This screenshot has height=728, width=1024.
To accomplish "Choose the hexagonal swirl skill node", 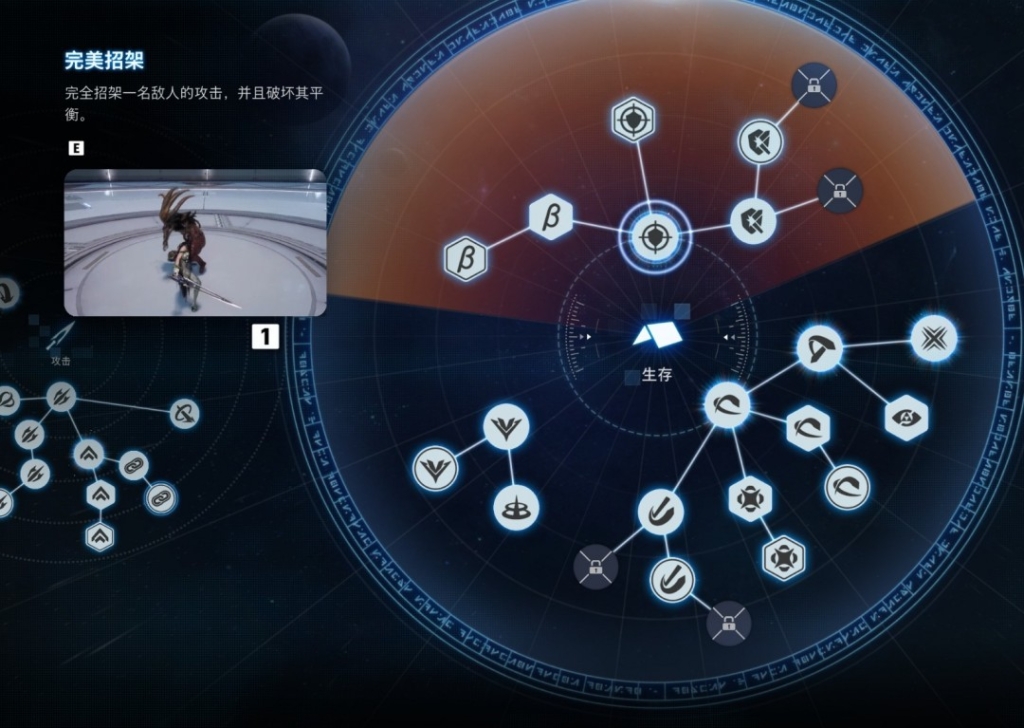I will 808,429.
